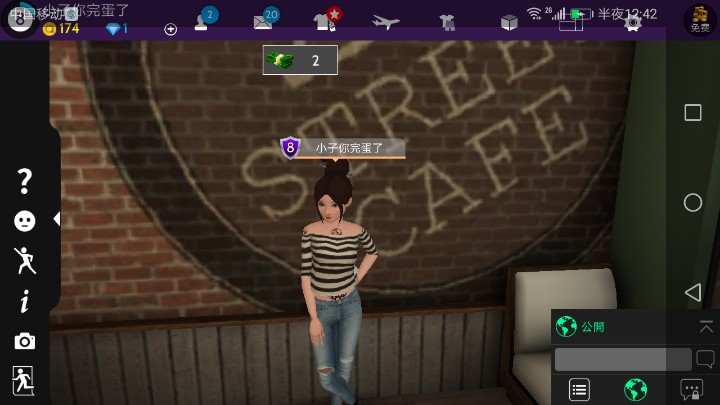This screenshot has width=720, height=405.
Task: Open the mail envelope with 20 messages
Action: pyautogui.click(x=265, y=20)
